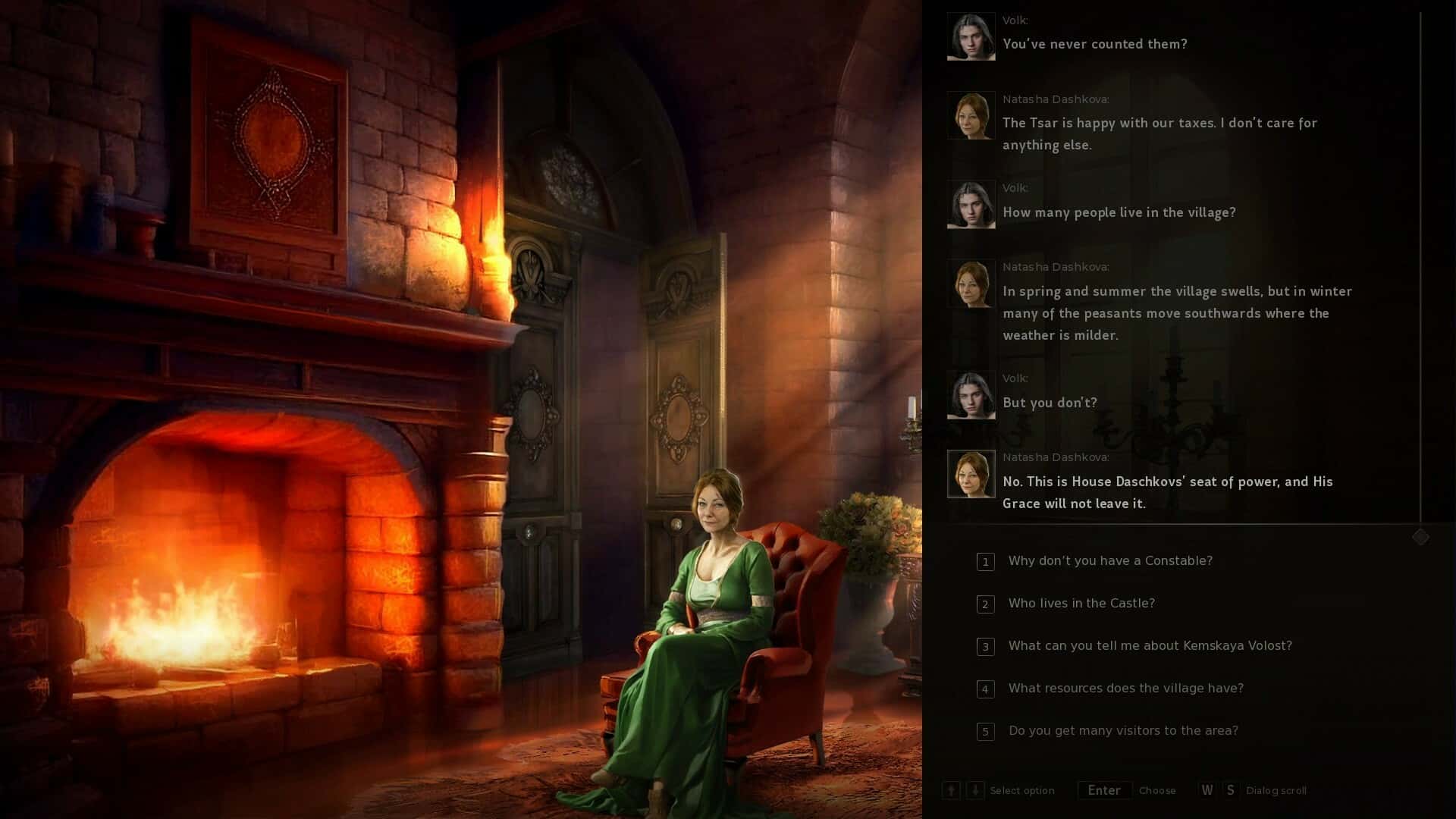This screenshot has width=1456, height=819.
Task: Click the up arrow key icon in the hint bar
Action: (x=951, y=790)
